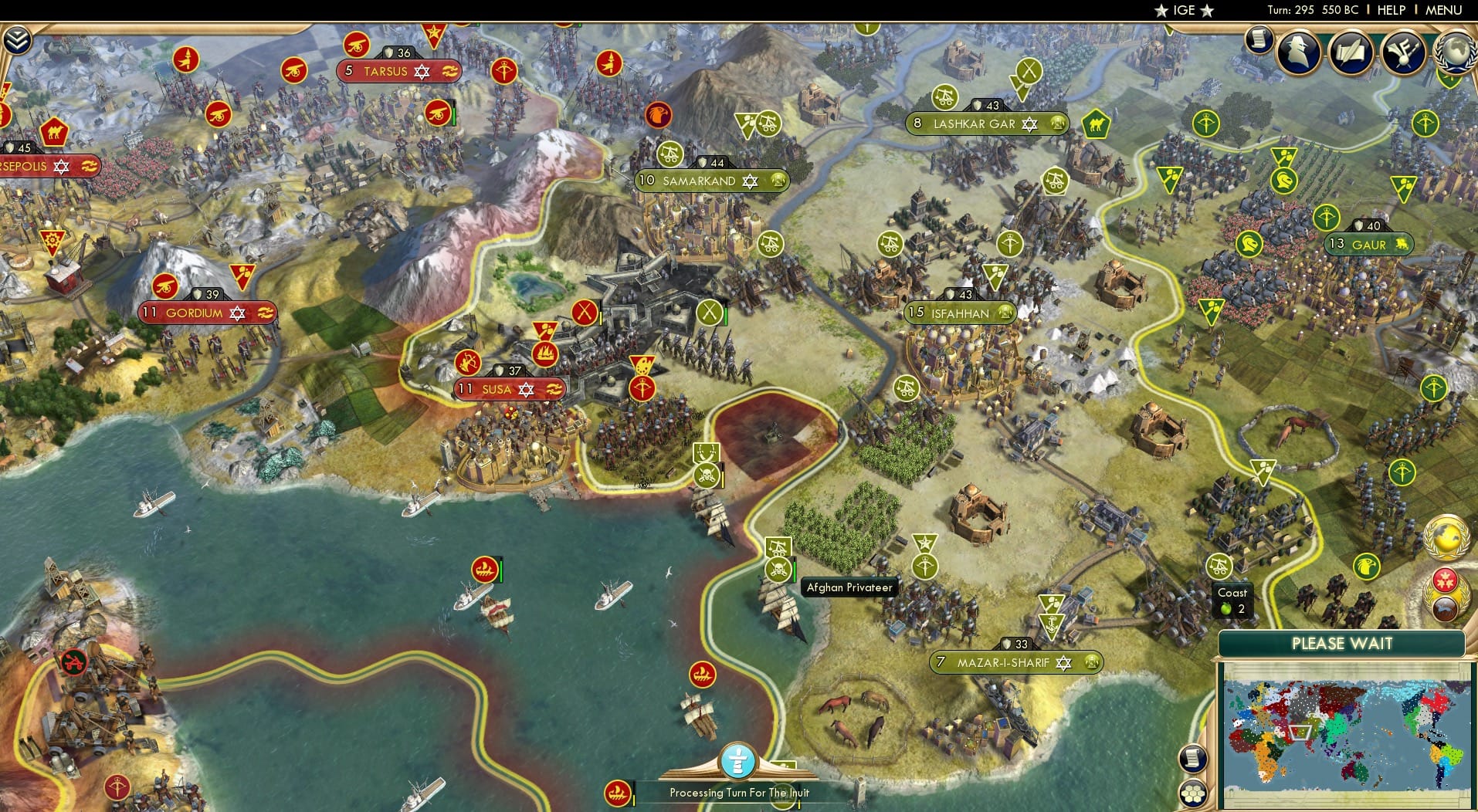Image resolution: width=1478 pixels, height=812 pixels.
Task: Open map options via the scroll icon beside minimap
Action: 1194,760
